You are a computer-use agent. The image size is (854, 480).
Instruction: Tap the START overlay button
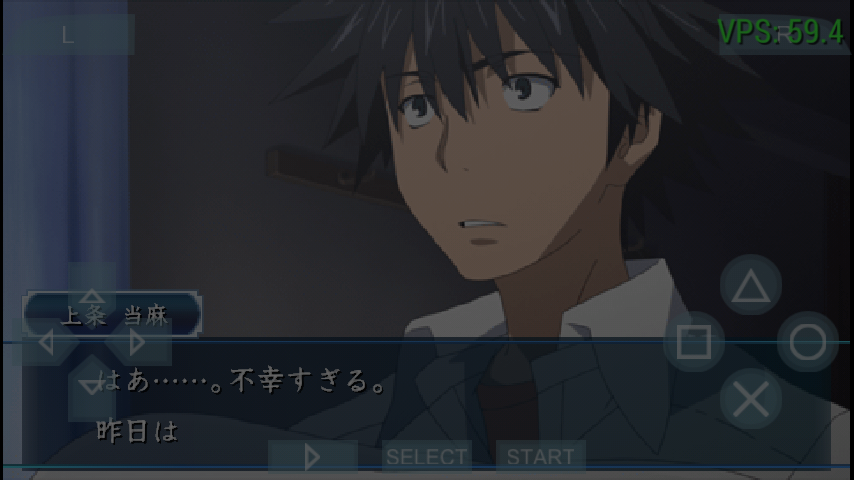click(541, 457)
